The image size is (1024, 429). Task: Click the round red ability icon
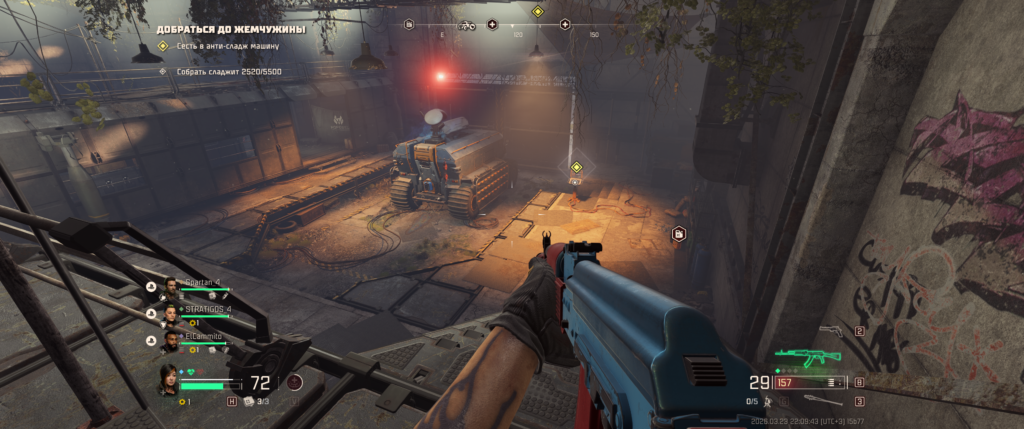[294, 381]
